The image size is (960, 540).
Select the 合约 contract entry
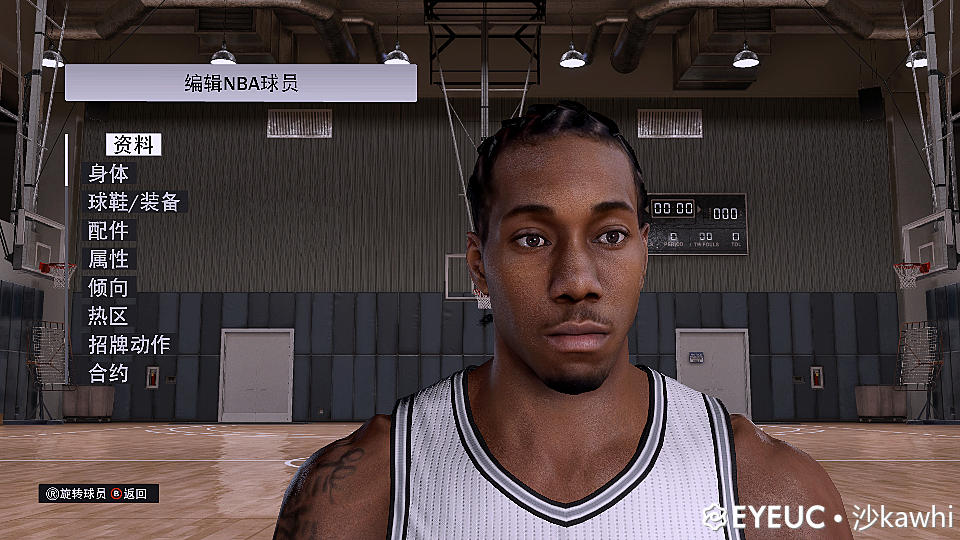pos(108,374)
